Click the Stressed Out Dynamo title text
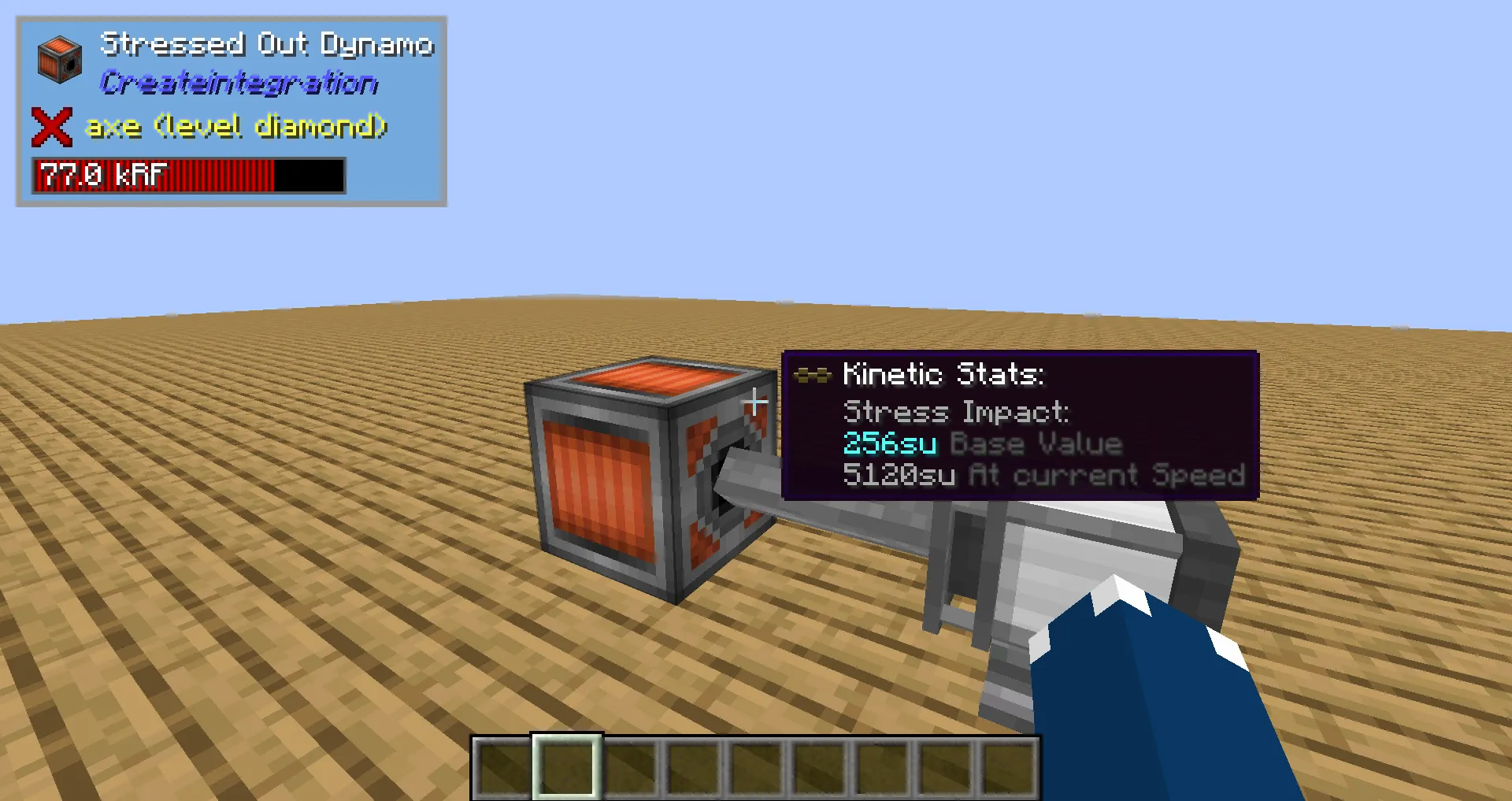 tap(268, 44)
